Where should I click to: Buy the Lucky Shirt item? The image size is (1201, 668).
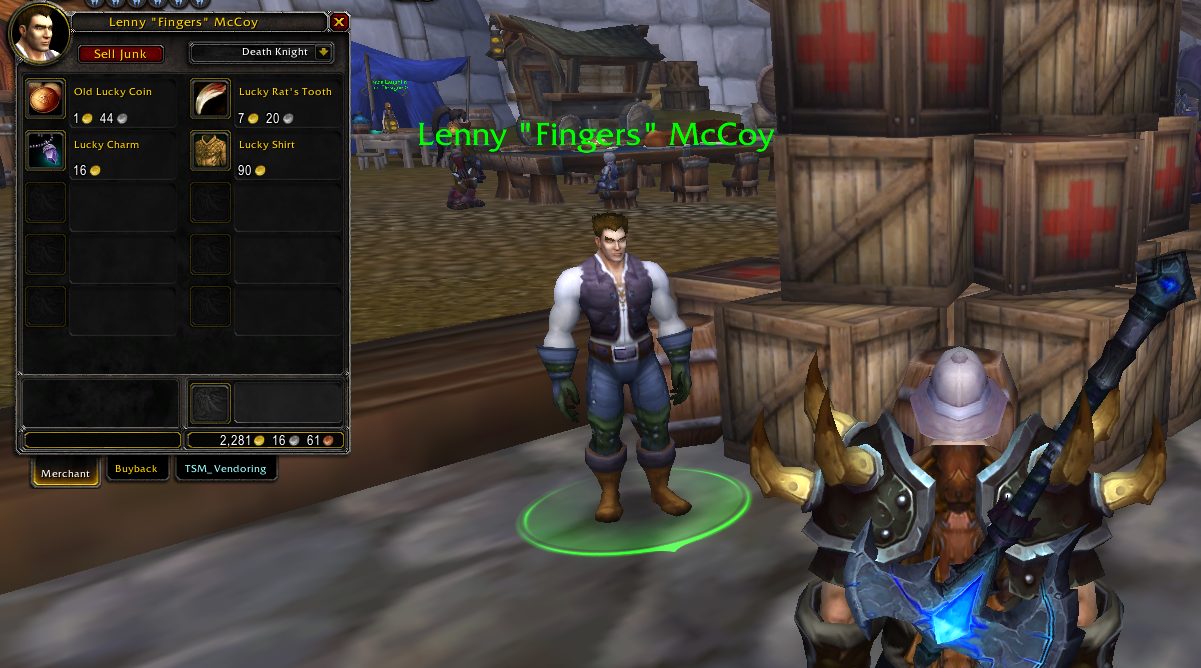click(211, 152)
